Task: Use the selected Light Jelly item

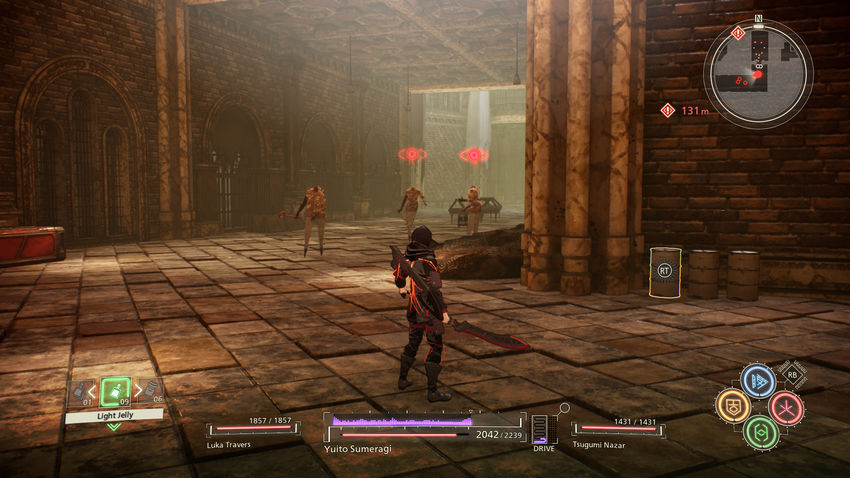Action: coord(115,389)
